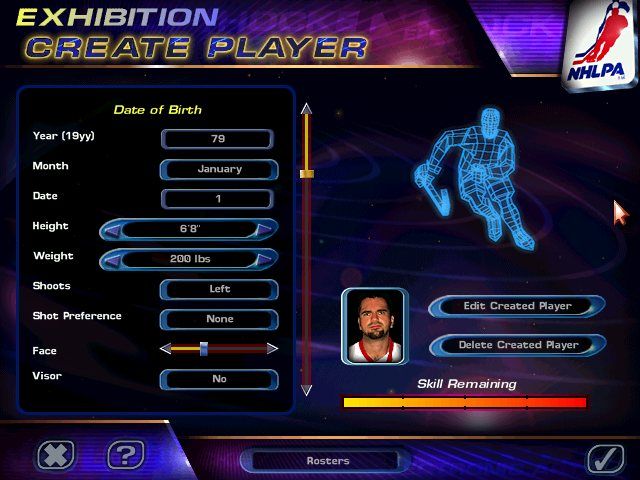
Task: Toggle the Shoots handedness button
Action: pyautogui.click(x=218, y=289)
